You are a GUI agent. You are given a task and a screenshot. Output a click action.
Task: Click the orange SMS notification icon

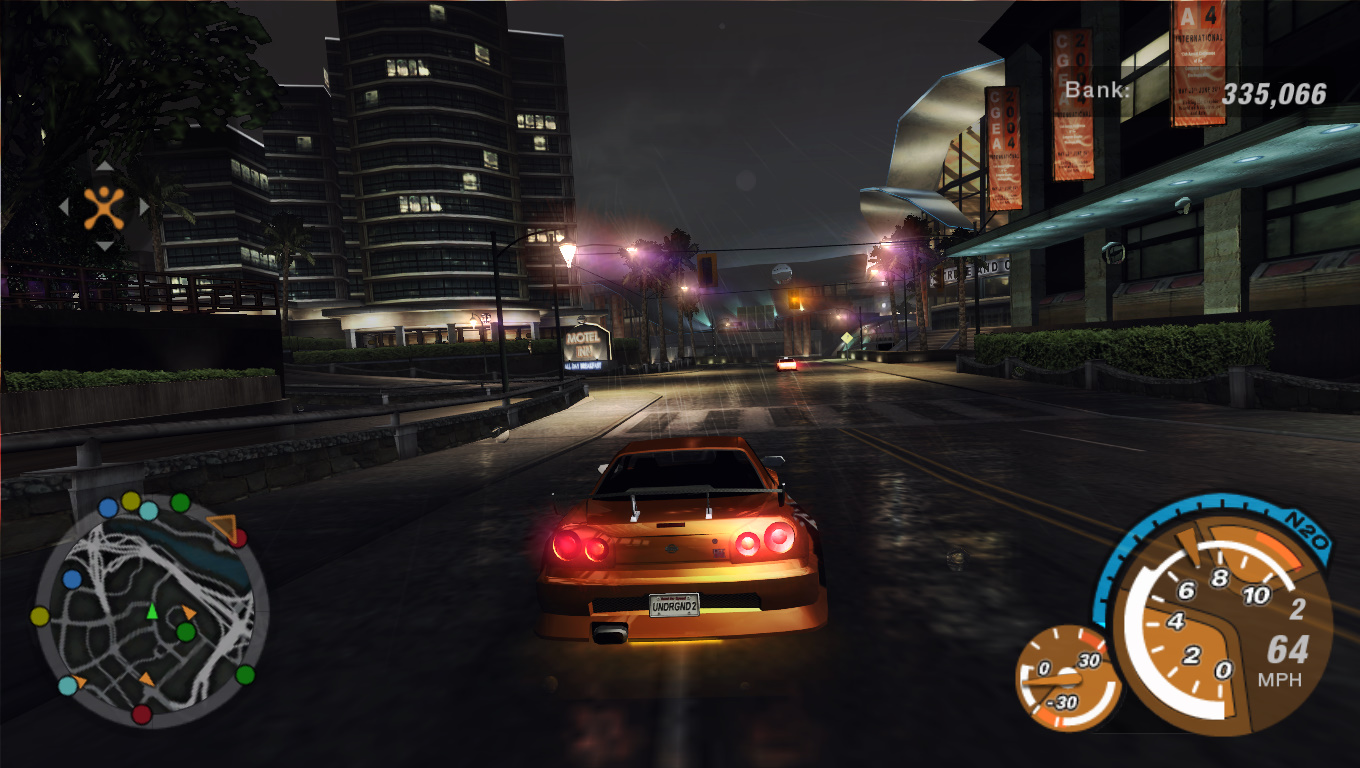[104, 207]
